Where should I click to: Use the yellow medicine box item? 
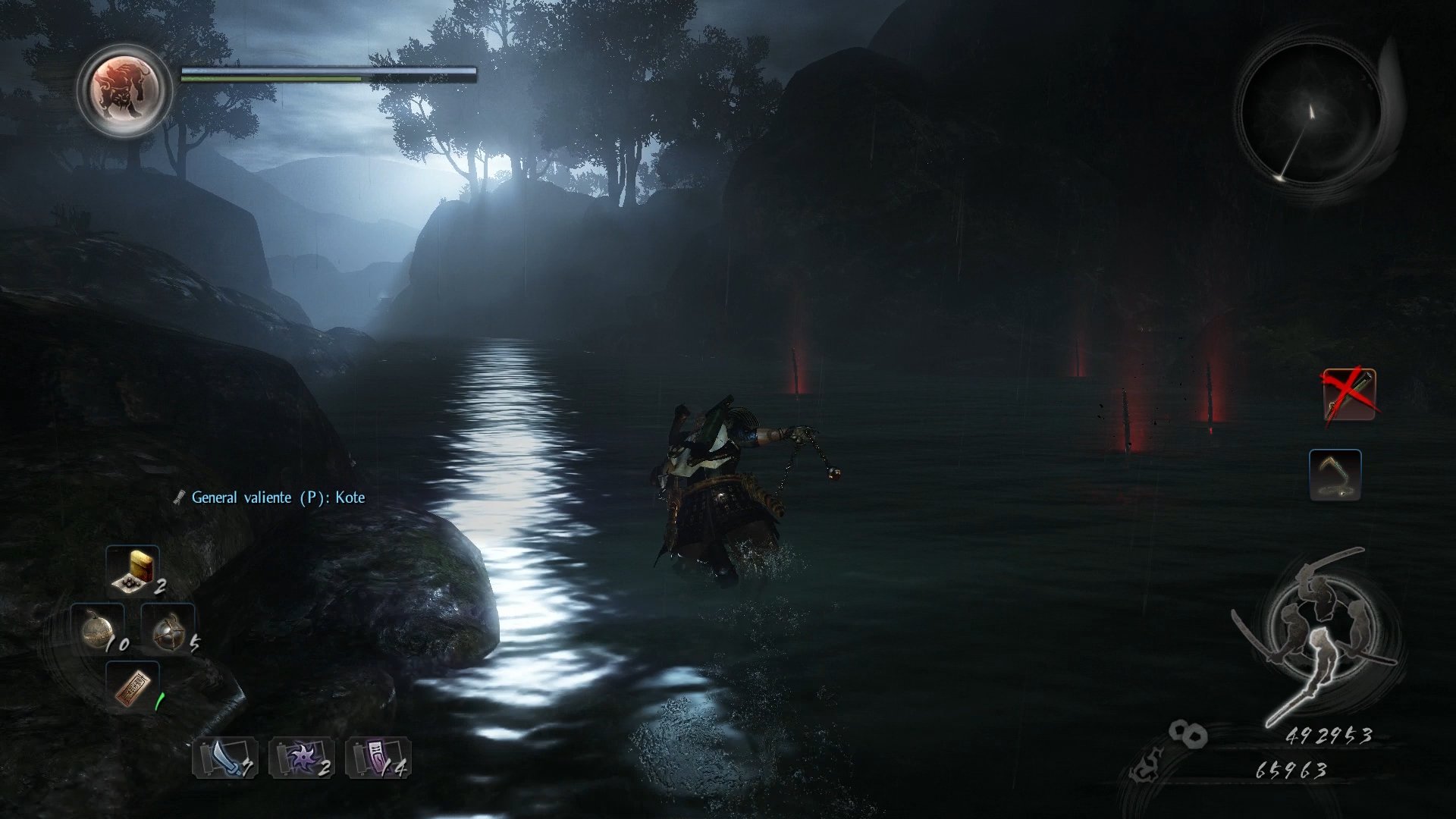click(x=133, y=570)
